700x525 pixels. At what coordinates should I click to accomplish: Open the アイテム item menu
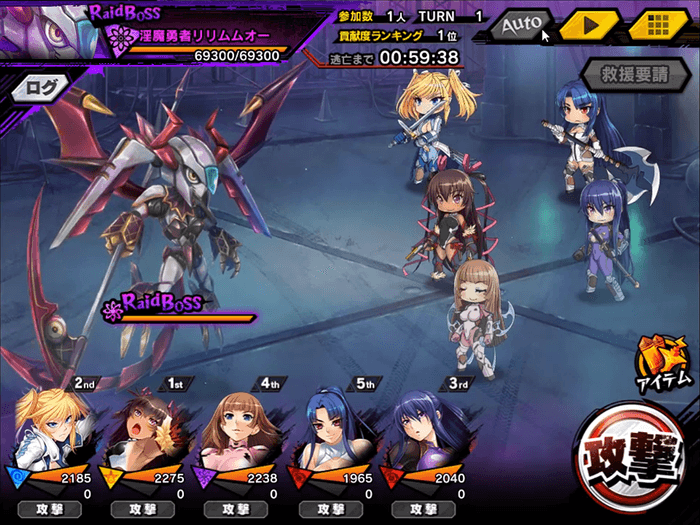coord(662,364)
